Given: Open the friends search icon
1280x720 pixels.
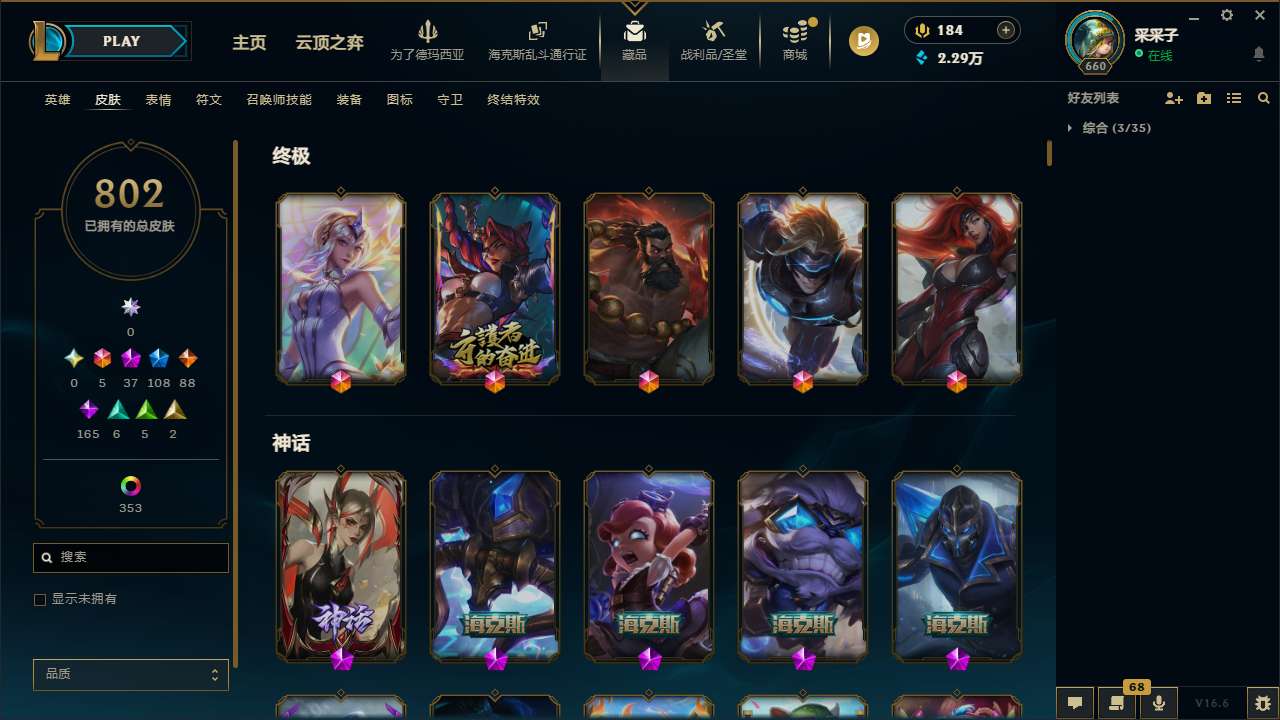Looking at the screenshot, I should pyautogui.click(x=1264, y=97).
